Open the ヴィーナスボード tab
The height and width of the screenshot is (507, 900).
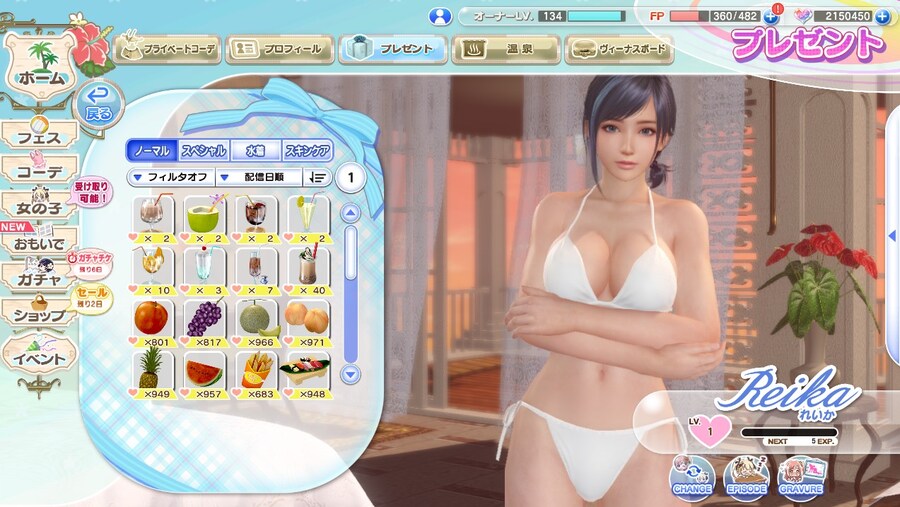coord(617,48)
